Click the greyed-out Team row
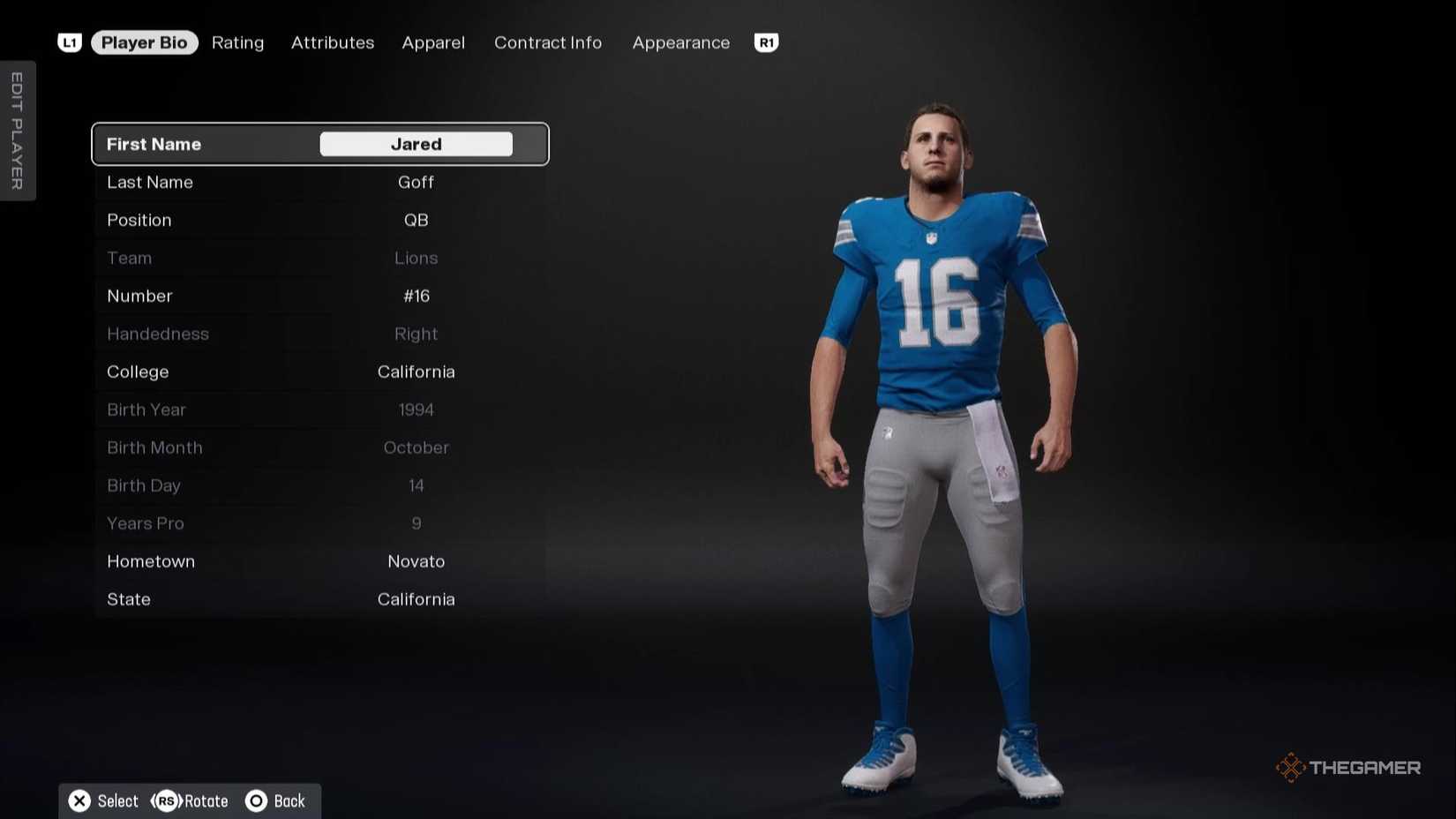Viewport: 1456px width, 819px height. click(x=319, y=258)
